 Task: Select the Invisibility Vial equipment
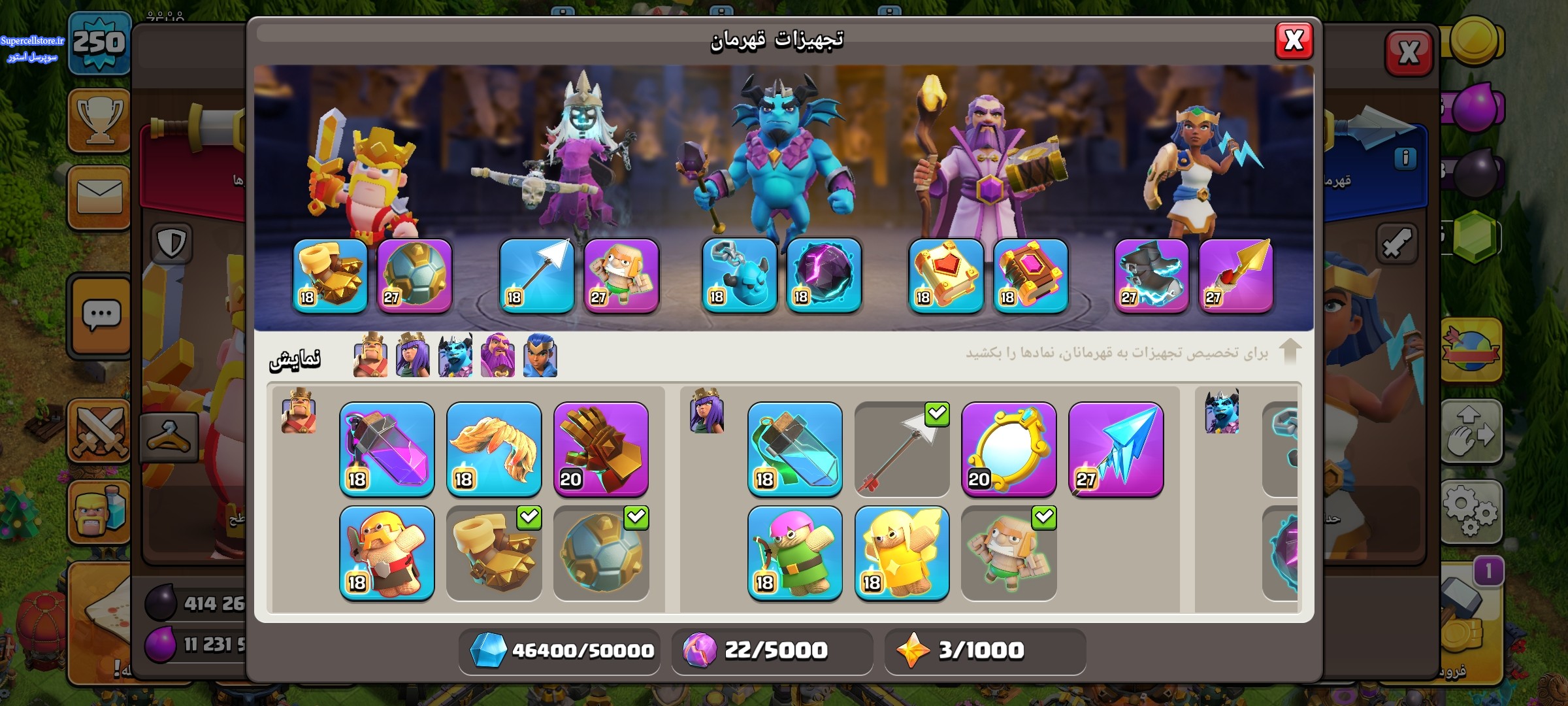coord(794,449)
